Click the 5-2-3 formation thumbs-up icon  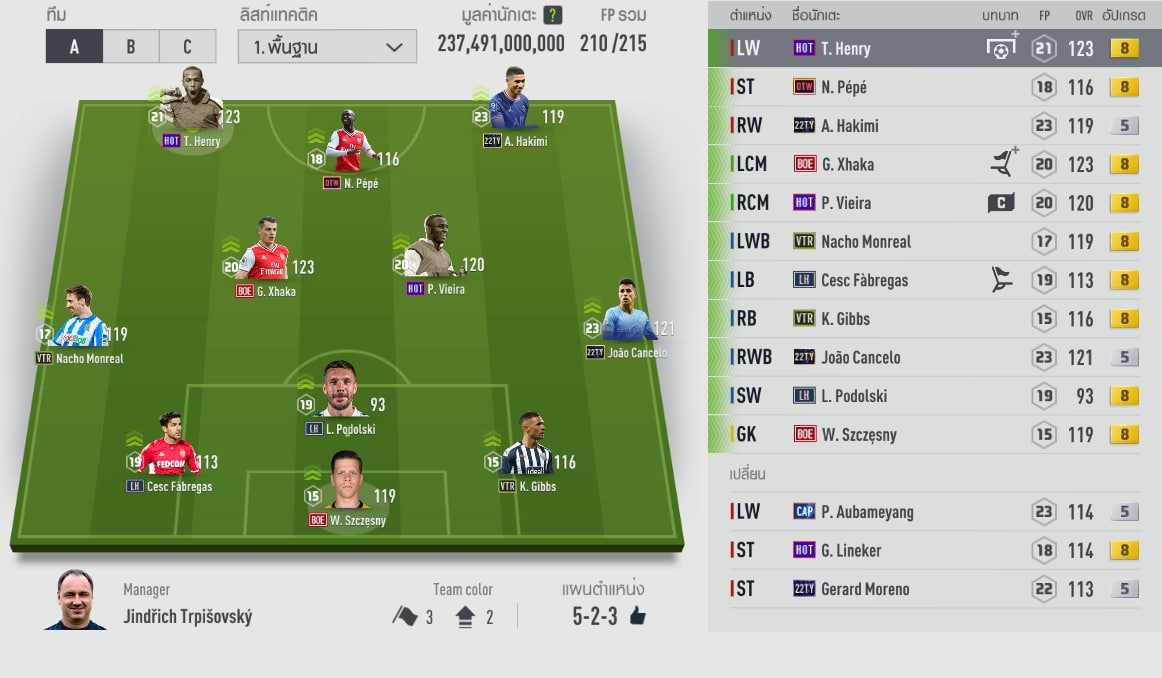(637, 616)
